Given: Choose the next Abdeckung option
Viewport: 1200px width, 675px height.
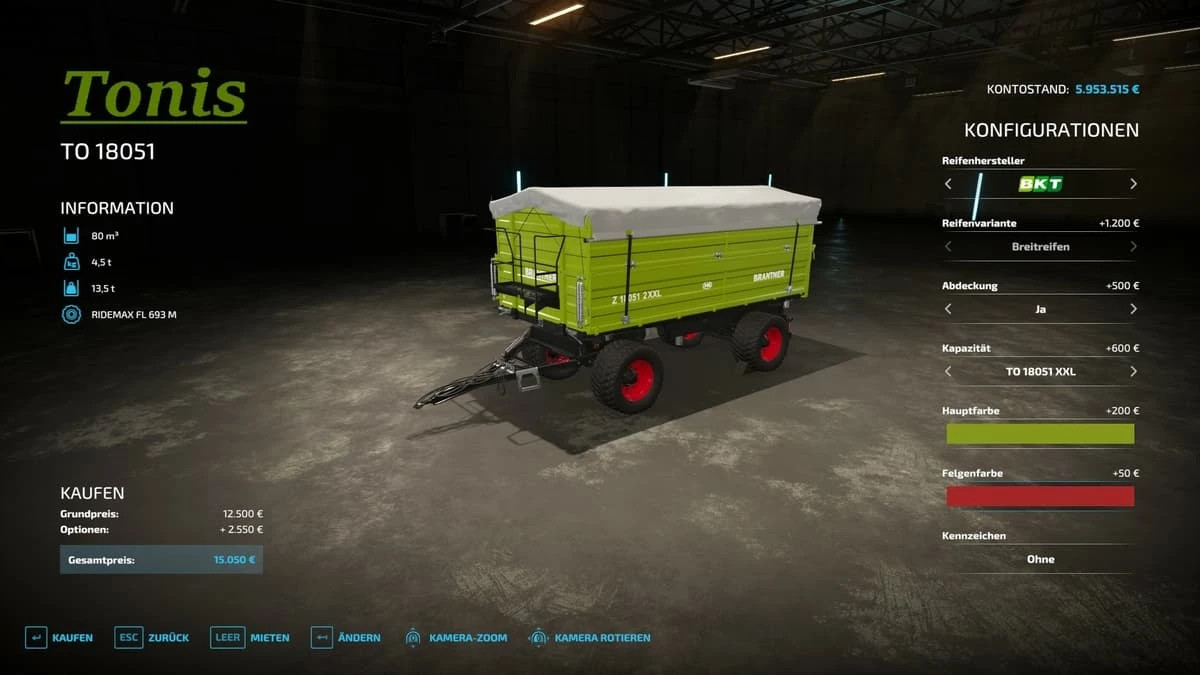Looking at the screenshot, I should point(1133,309).
